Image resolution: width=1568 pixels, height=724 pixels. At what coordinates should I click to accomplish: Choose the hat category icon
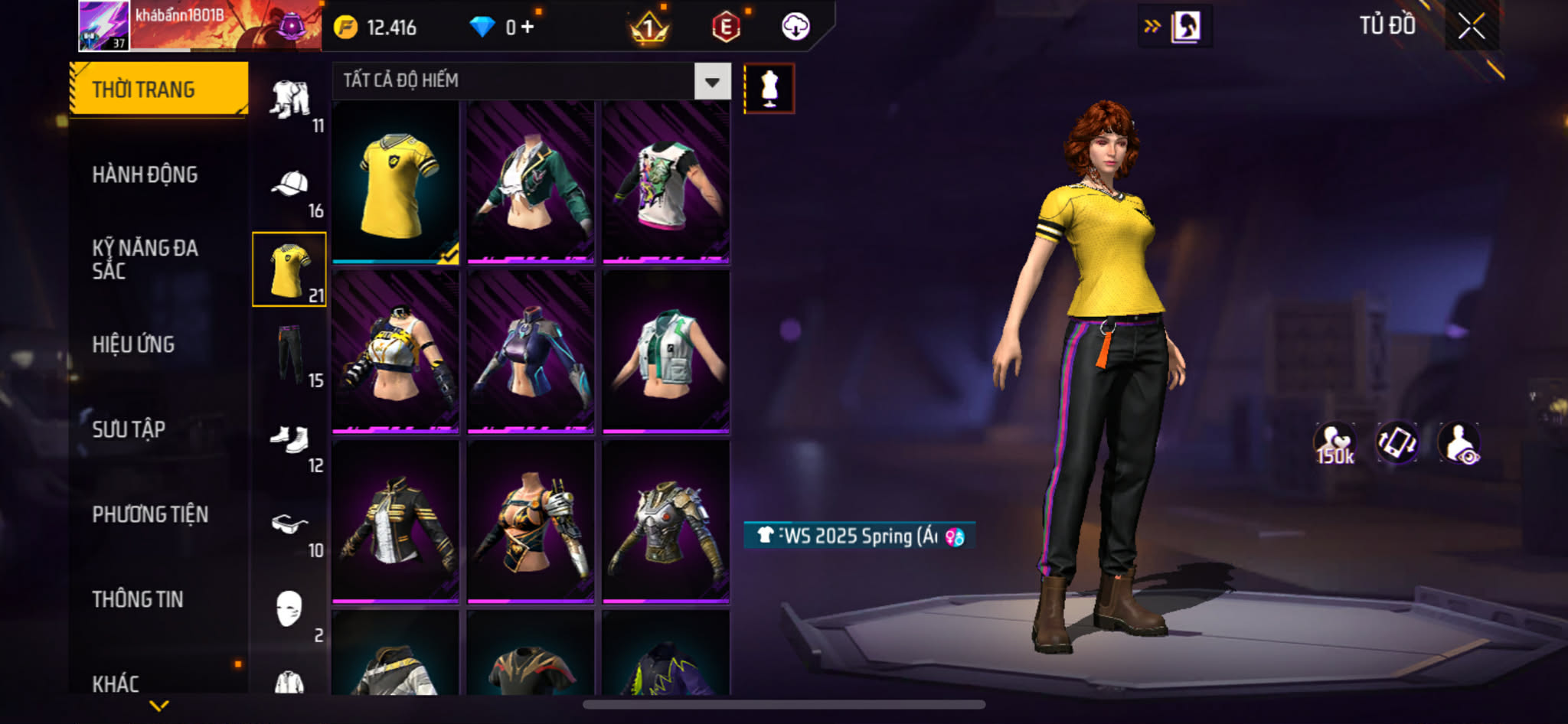coord(291,185)
